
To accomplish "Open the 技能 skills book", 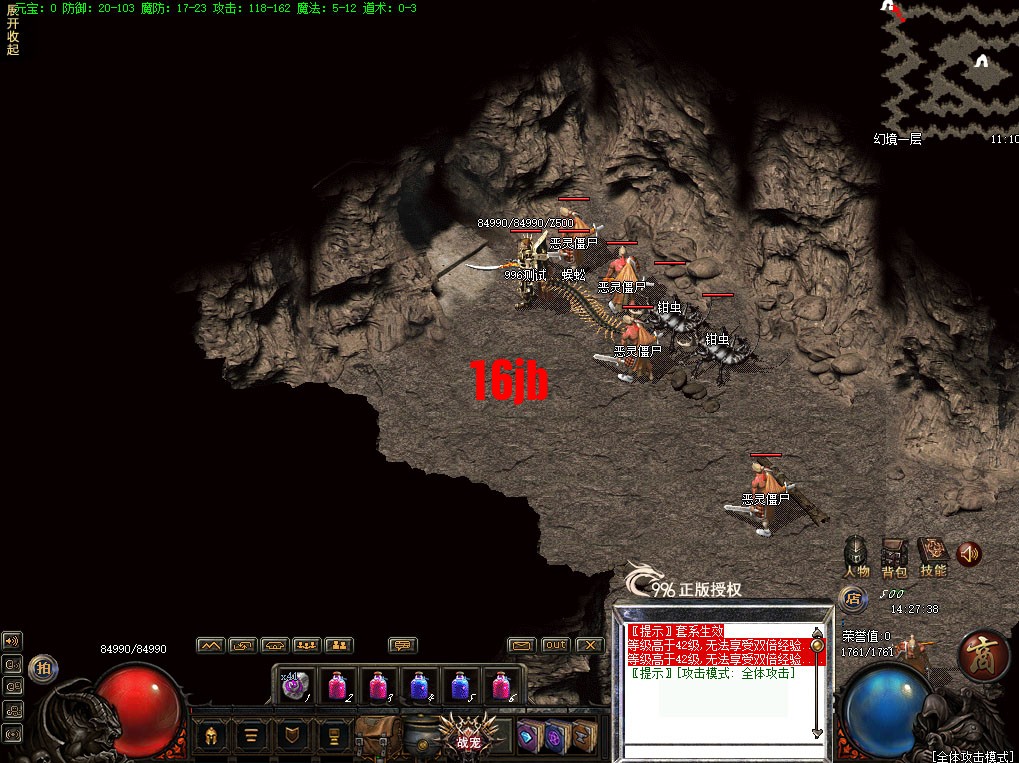I will [x=932, y=552].
